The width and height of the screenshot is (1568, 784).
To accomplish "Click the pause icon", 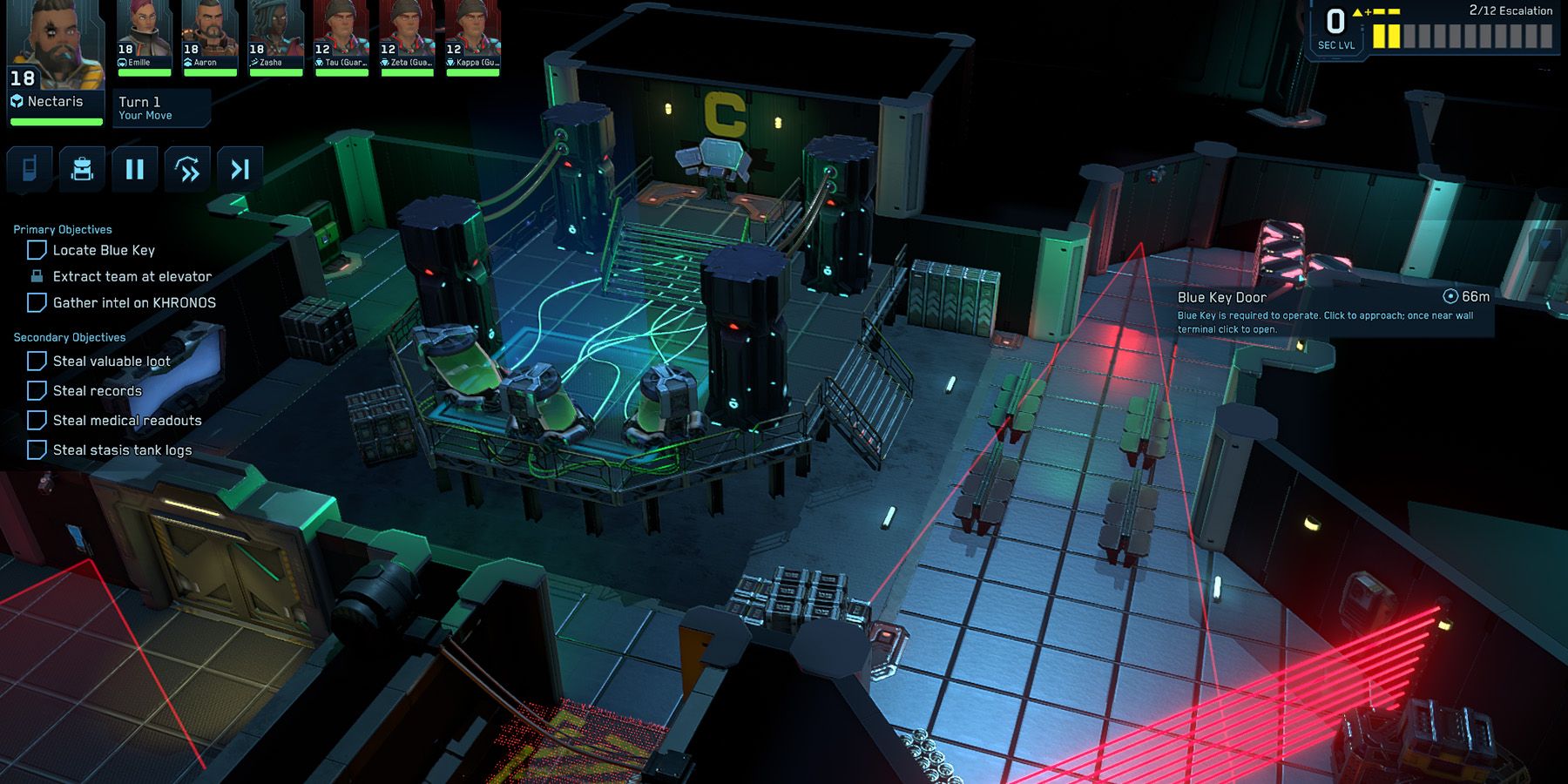I will click(x=135, y=168).
